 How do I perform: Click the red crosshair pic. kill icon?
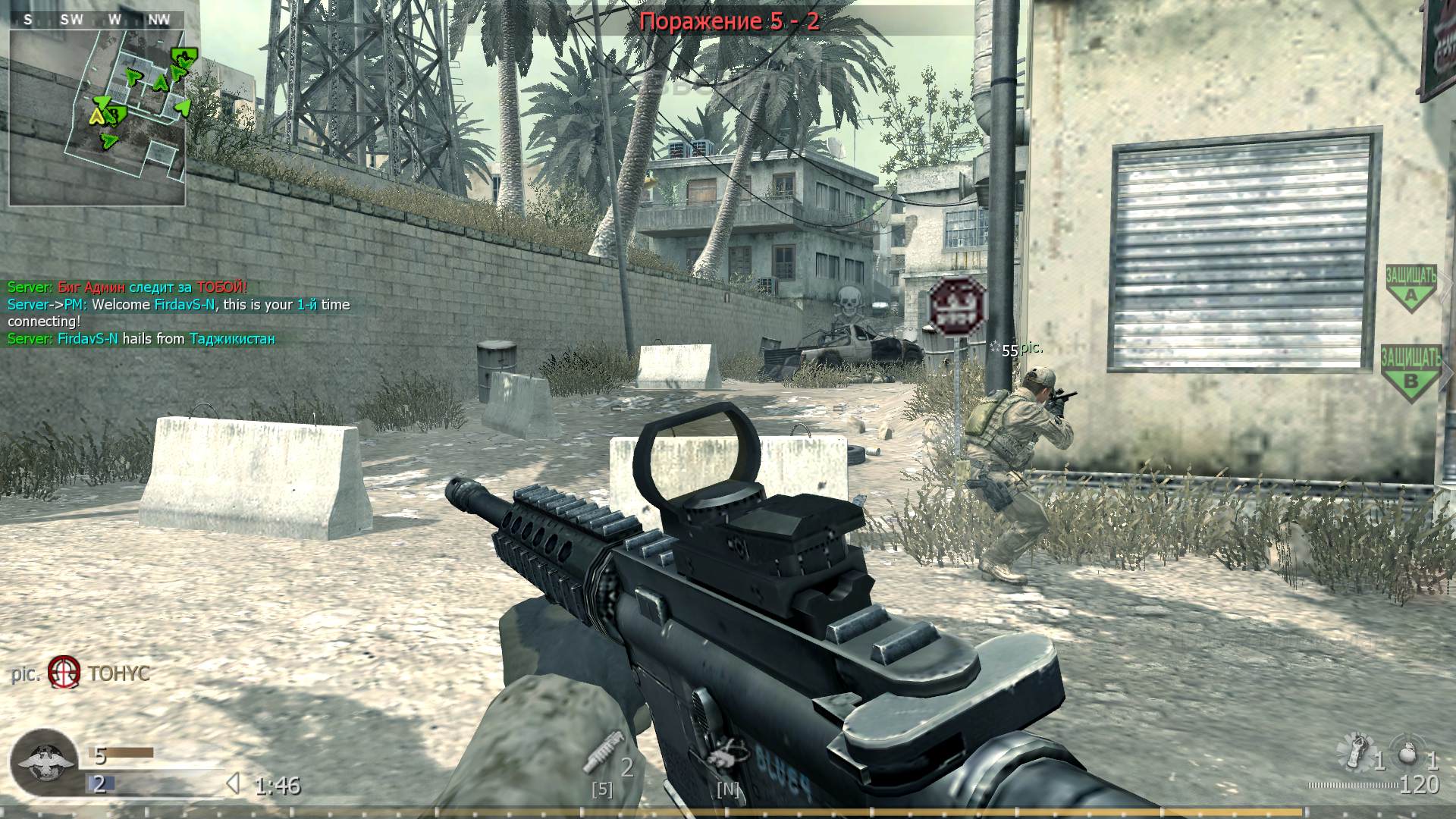tap(64, 672)
